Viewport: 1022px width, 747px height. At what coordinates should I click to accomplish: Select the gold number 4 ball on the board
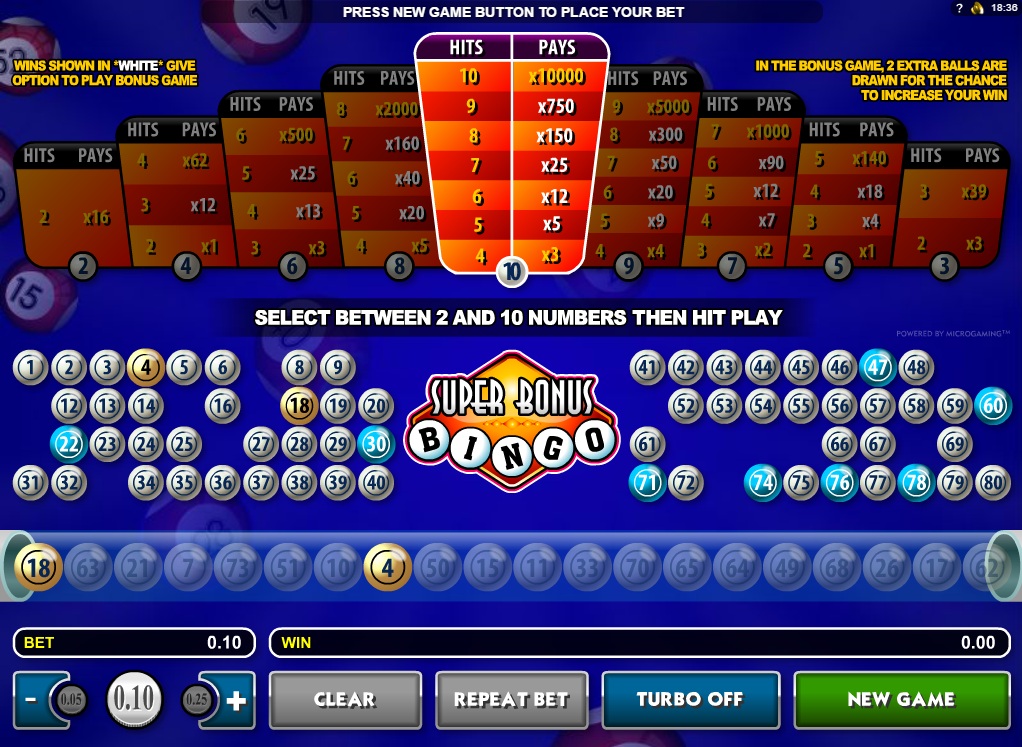click(145, 368)
